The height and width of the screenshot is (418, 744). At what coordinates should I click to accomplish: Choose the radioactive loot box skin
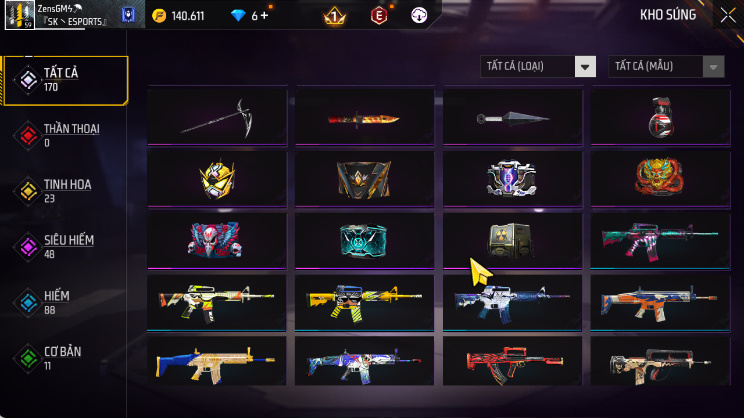(x=513, y=239)
